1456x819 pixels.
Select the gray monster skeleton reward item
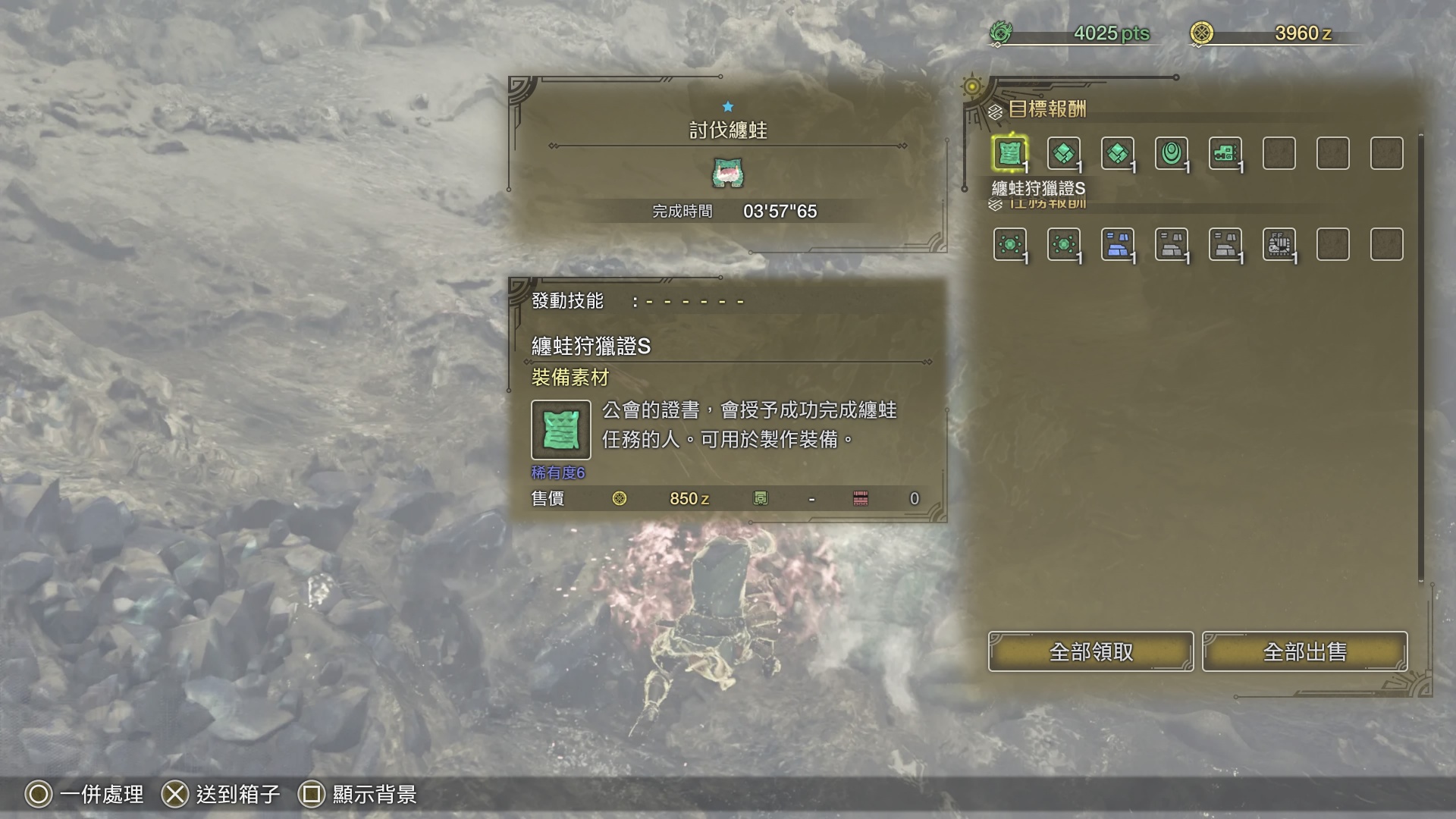tap(1279, 244)
